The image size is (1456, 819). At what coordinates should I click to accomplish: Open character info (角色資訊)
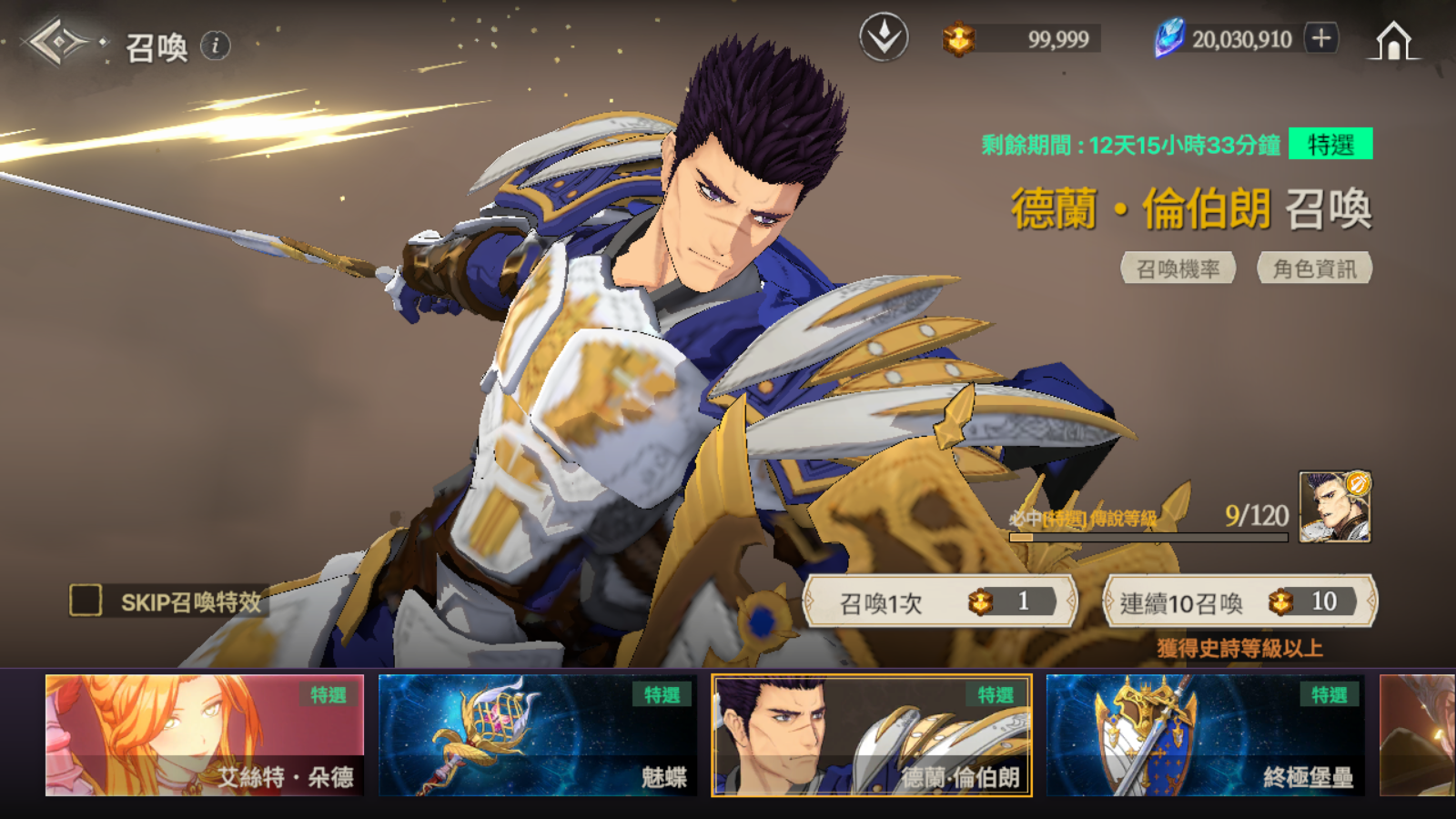coord(1314,268)
